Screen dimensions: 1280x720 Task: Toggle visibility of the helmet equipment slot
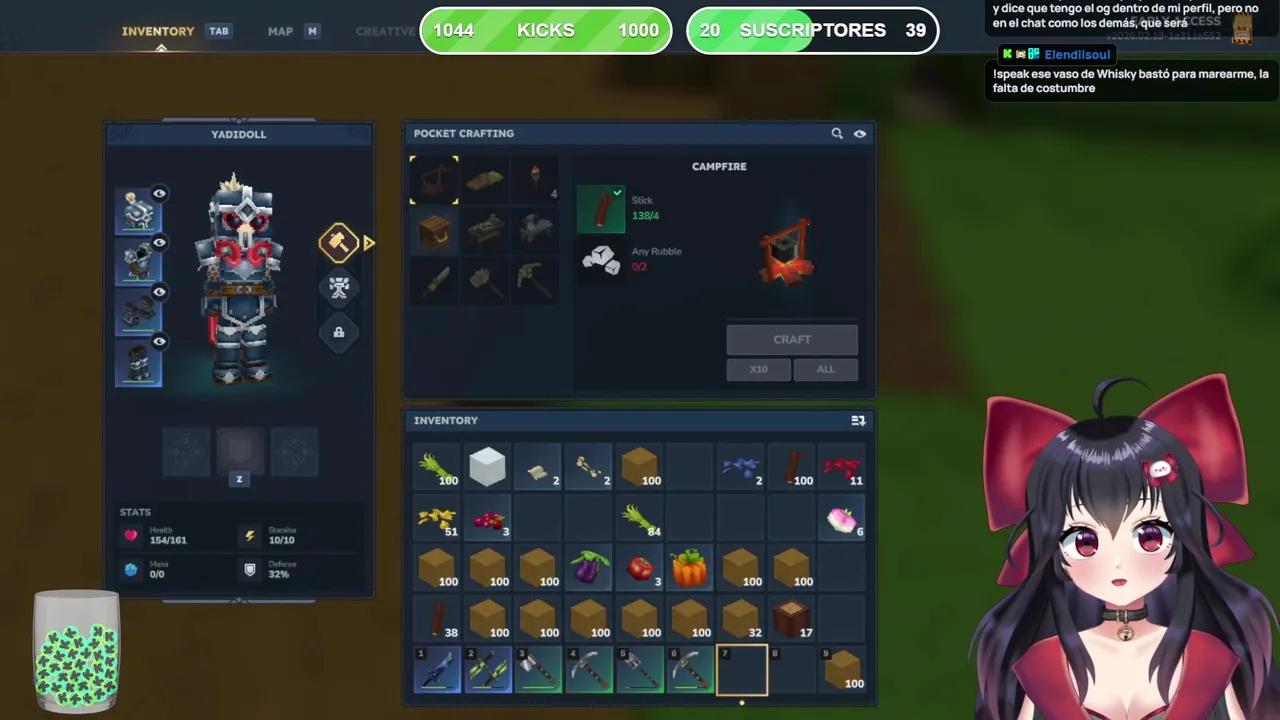pyautogui.click(x=159, y=193)
